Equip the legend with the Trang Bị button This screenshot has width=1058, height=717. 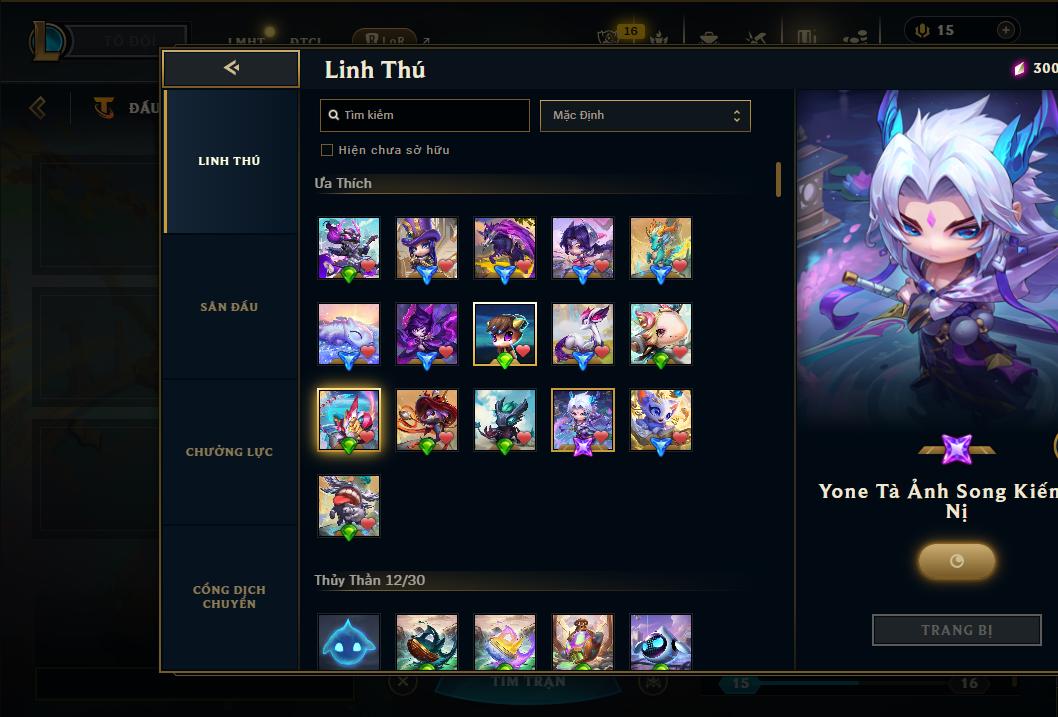pos(956,630)
